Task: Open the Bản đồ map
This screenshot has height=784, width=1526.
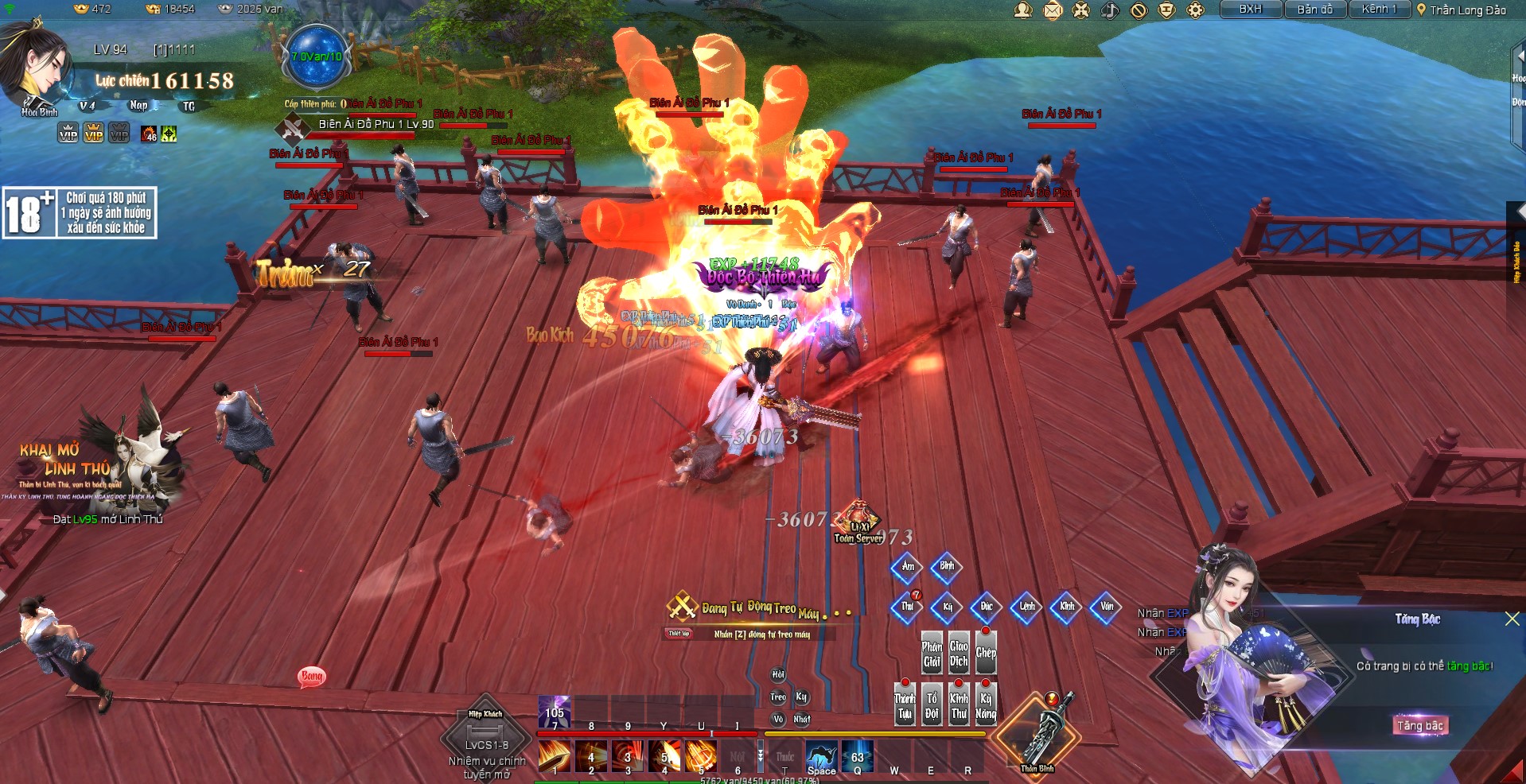Action: (x=1314, y=10)
